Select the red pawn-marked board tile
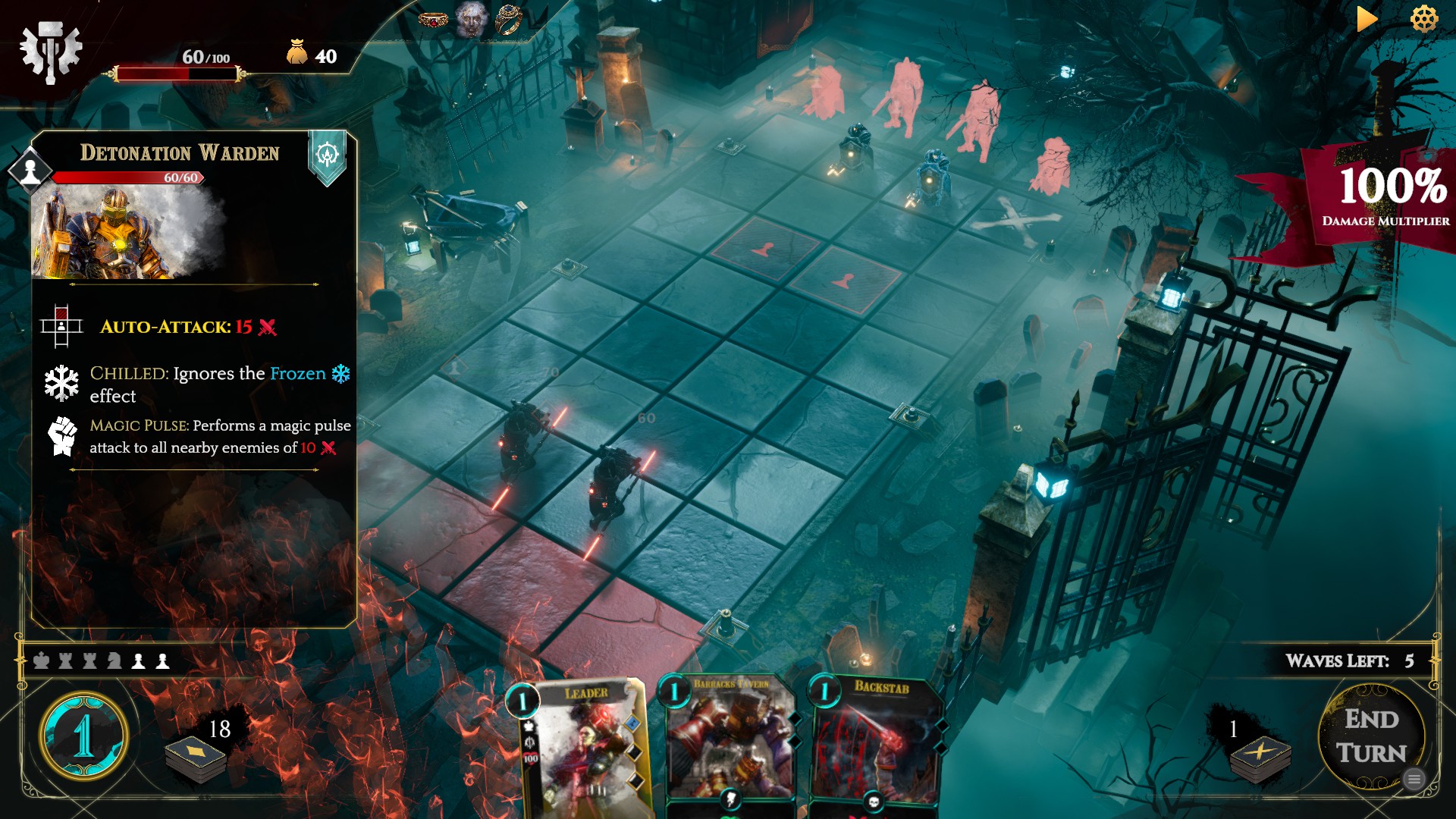The image size is (1456, 819). [x=766, y=249]
